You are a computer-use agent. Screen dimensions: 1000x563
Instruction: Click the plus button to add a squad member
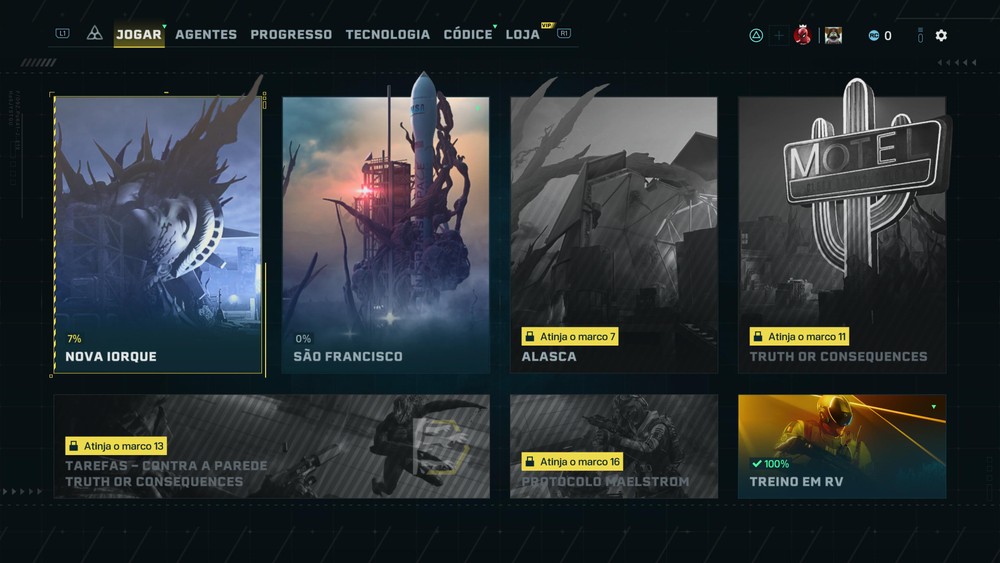[779, 36]
